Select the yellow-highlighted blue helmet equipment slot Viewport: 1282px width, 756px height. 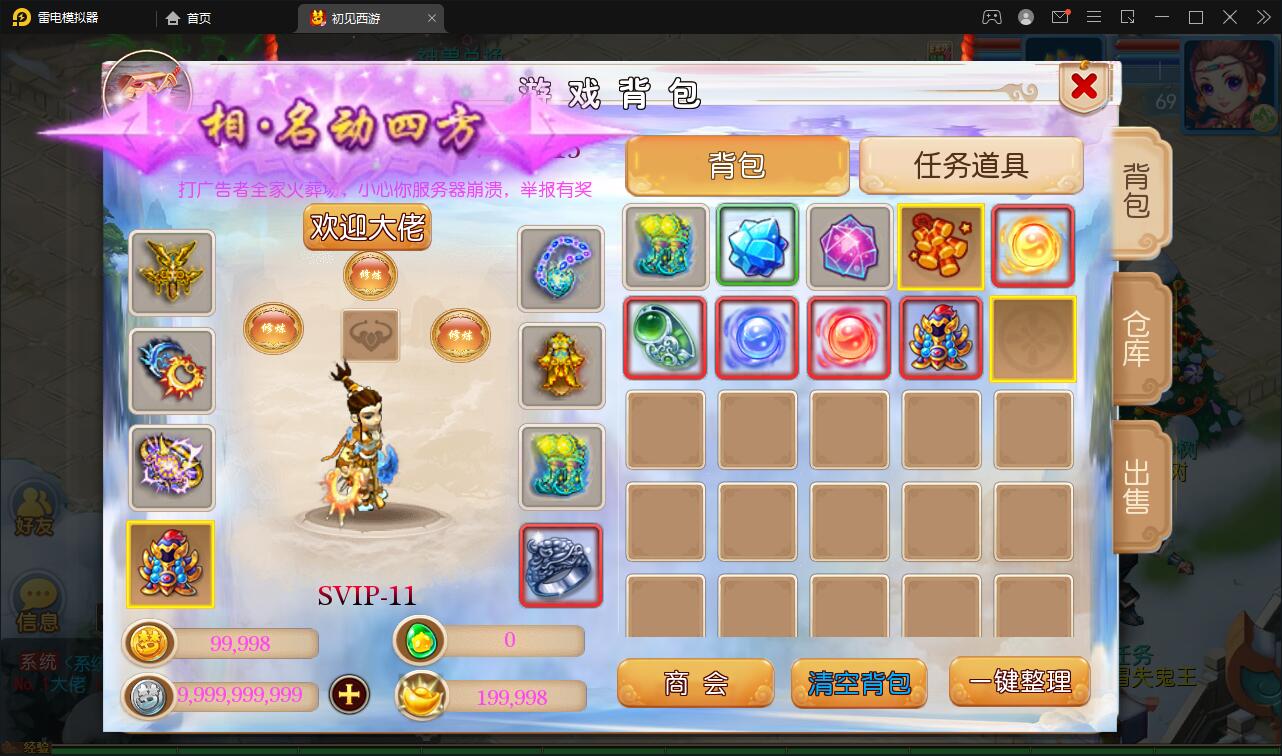point(170,565)
